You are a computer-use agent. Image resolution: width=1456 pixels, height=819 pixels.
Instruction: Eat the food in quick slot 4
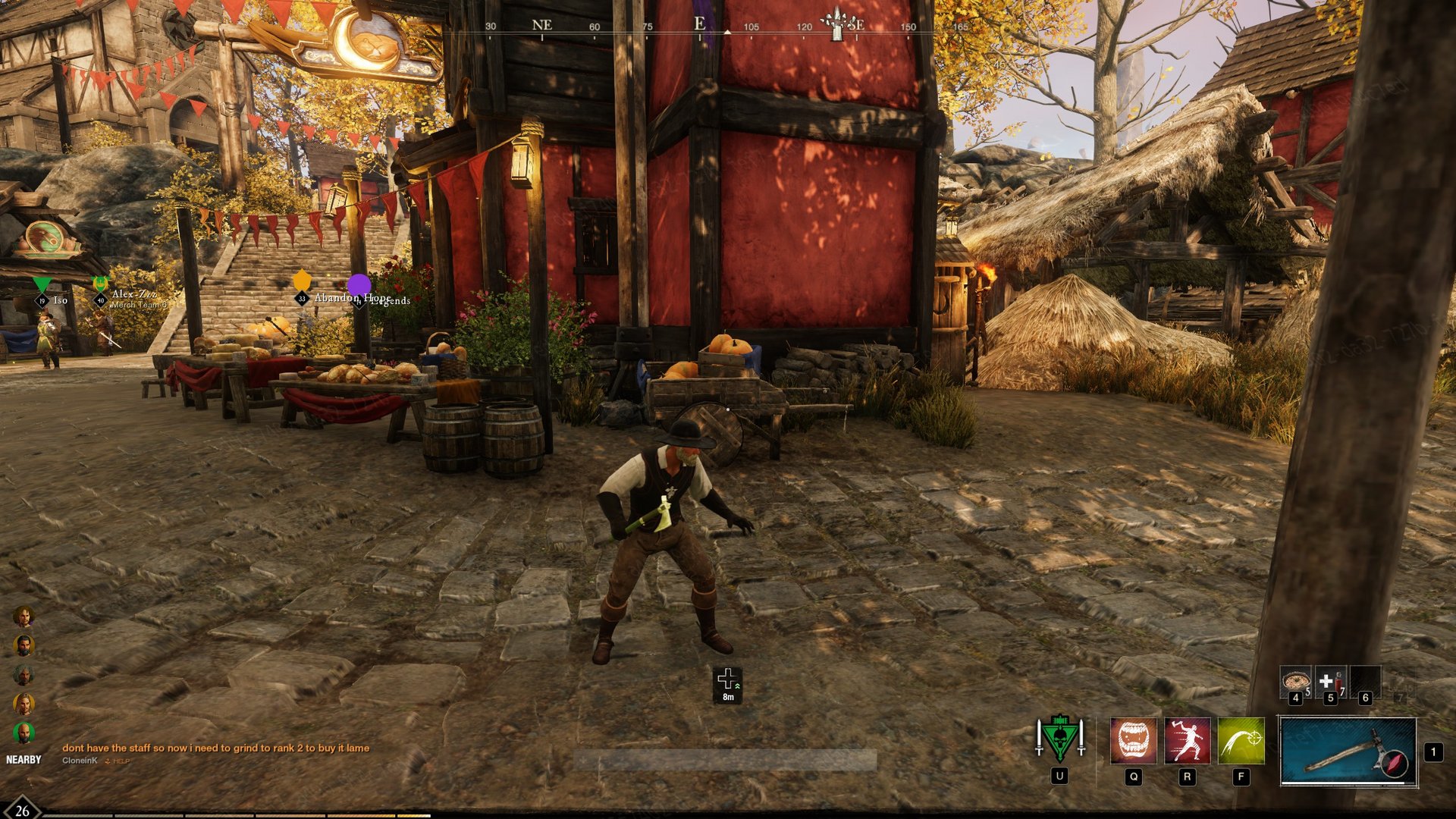pyautogui.click(x=1295, y=682)
